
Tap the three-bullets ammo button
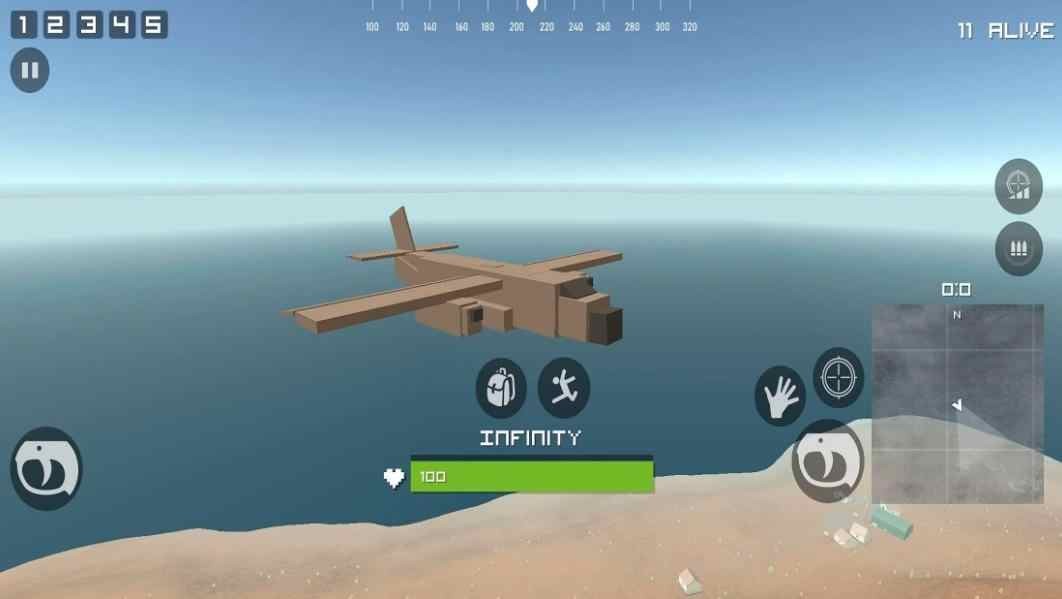(1018, 248)
